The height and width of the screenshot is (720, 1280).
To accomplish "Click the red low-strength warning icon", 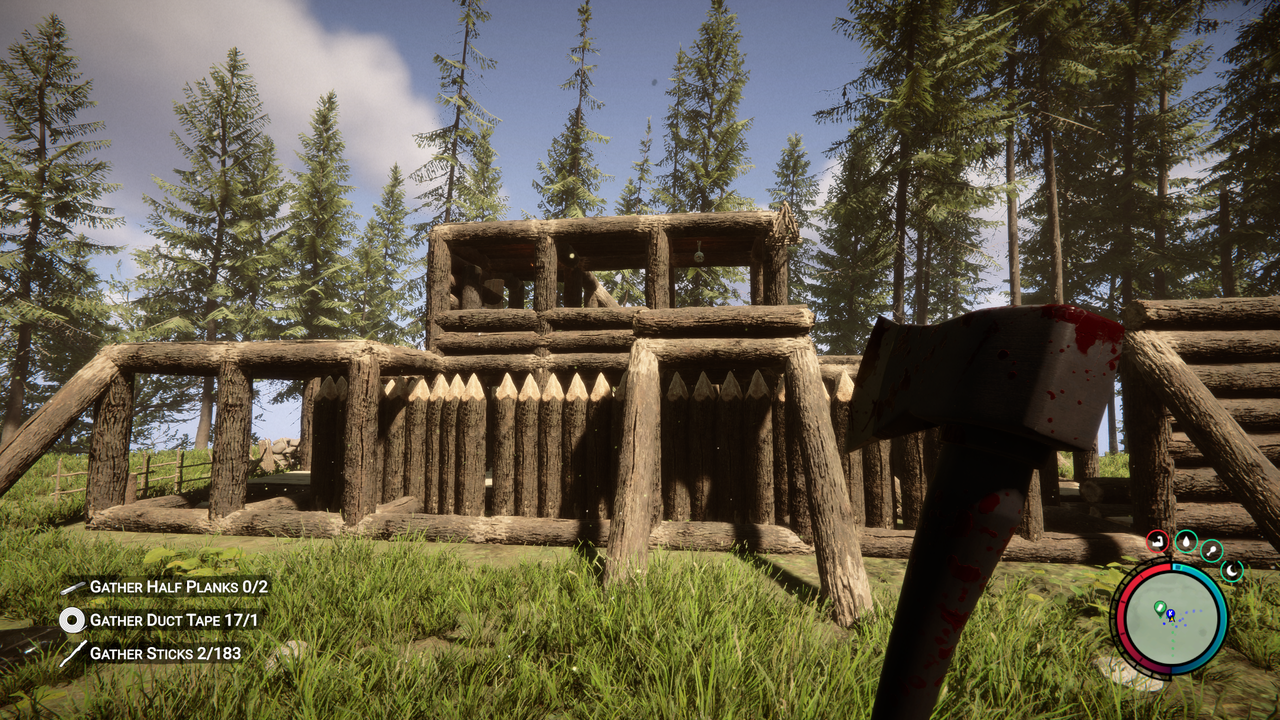I will pyautogui.click(x=1157, y=543).
